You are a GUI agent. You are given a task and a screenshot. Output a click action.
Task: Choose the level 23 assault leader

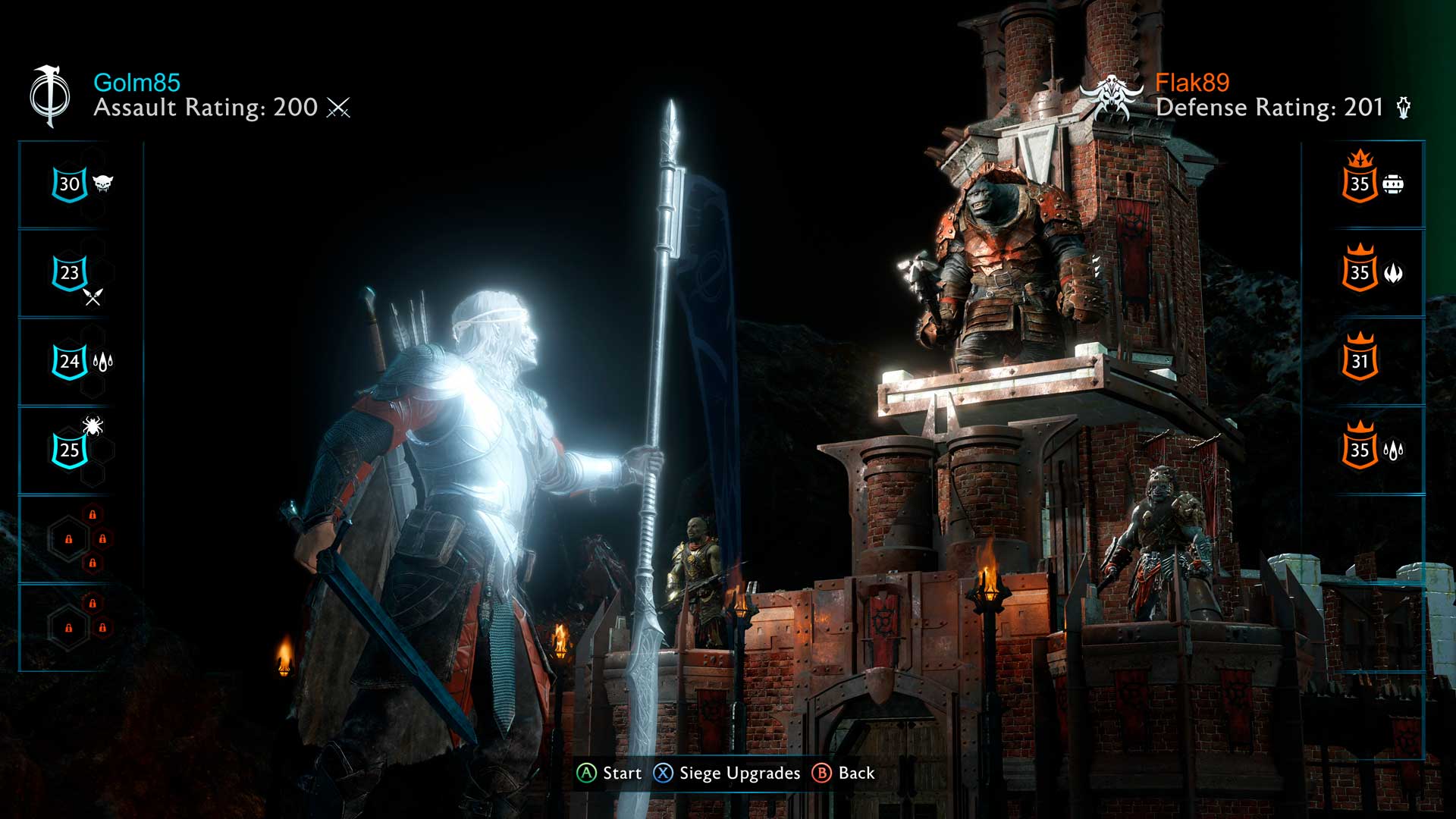coord(70,273)
